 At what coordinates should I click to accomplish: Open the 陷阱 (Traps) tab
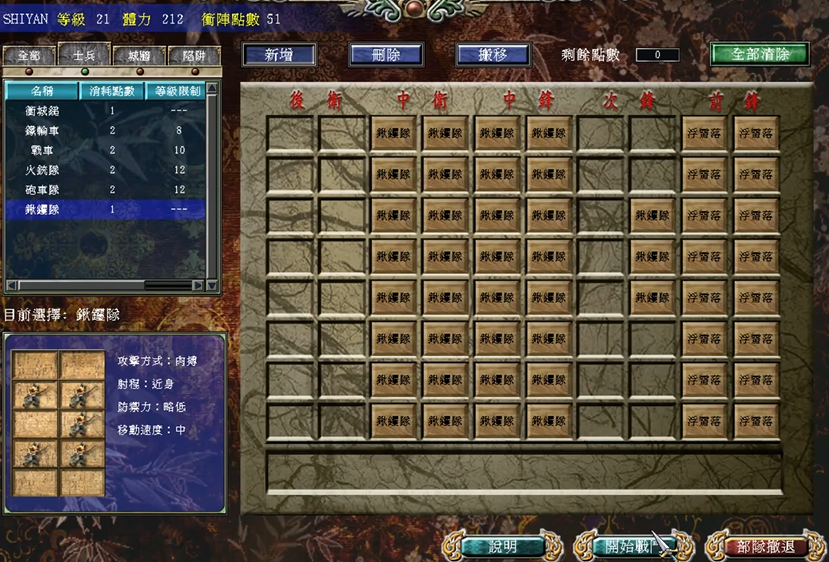(x=194, y=56)
